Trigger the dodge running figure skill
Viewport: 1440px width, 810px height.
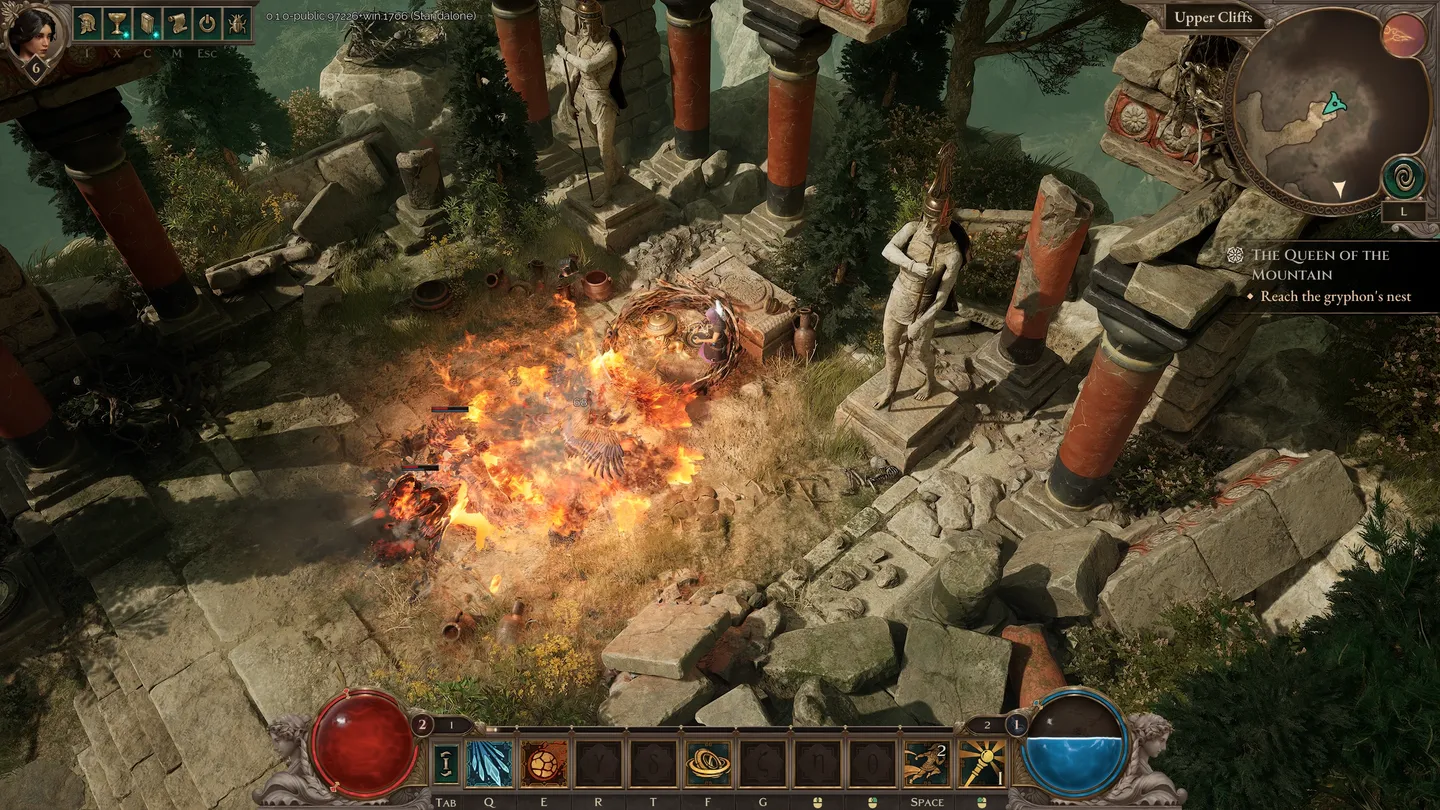coord(926,764)
